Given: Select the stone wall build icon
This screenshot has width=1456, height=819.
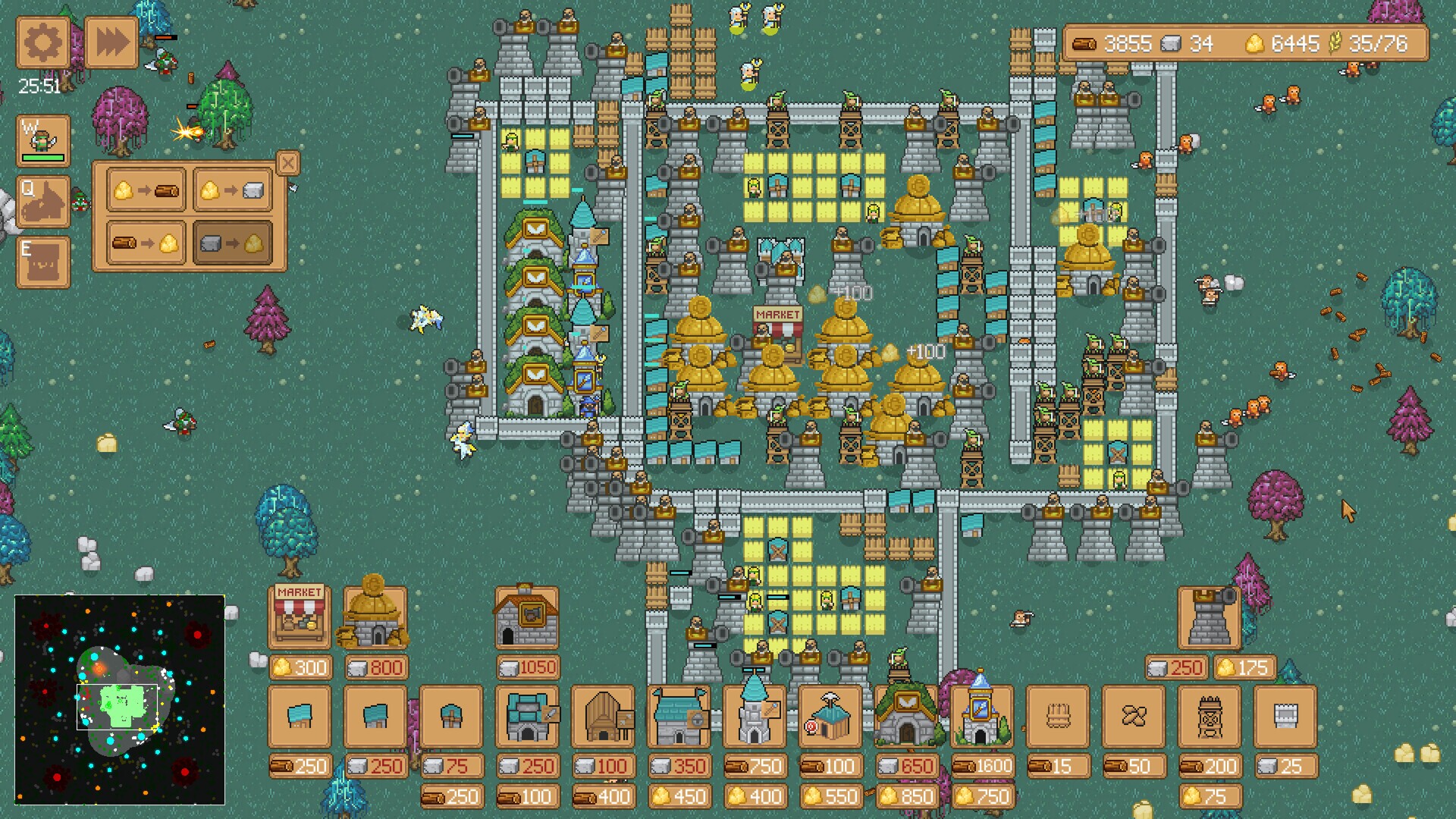Looking at the screenshot, I should point(1285,717).
